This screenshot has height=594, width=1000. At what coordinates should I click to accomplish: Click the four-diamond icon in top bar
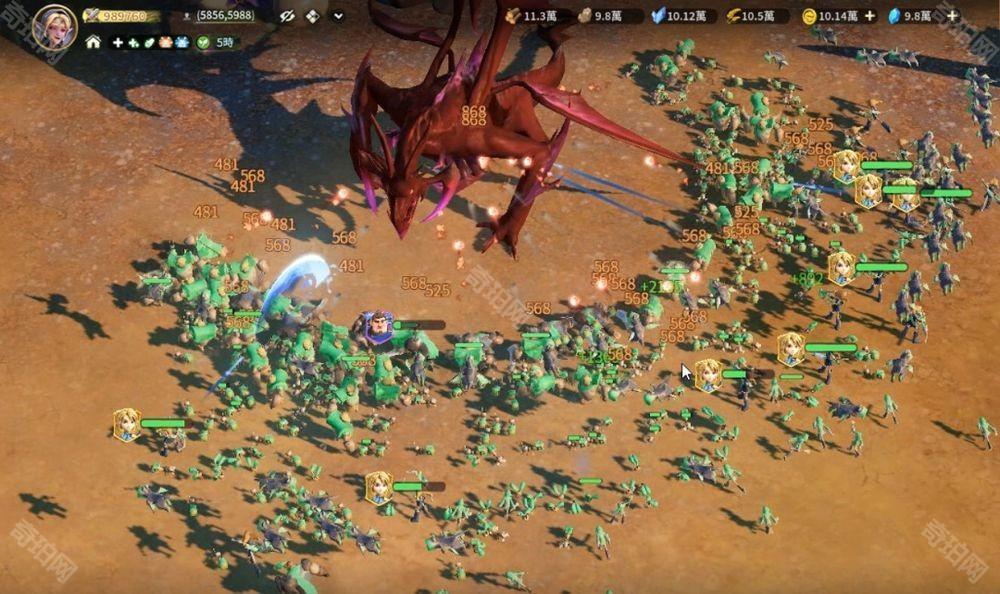[312, 16]
